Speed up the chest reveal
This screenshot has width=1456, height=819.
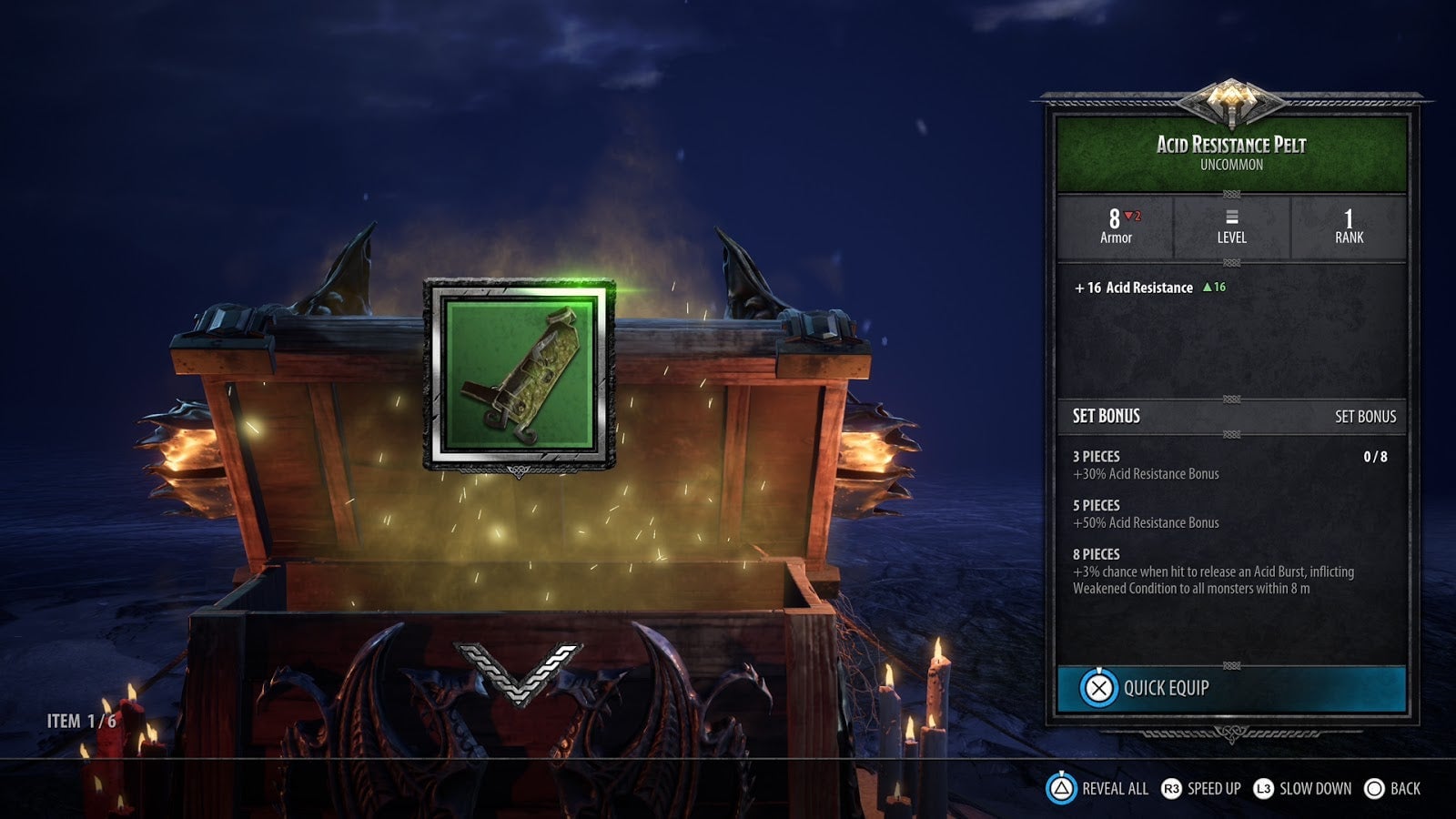click(1201, 789)
